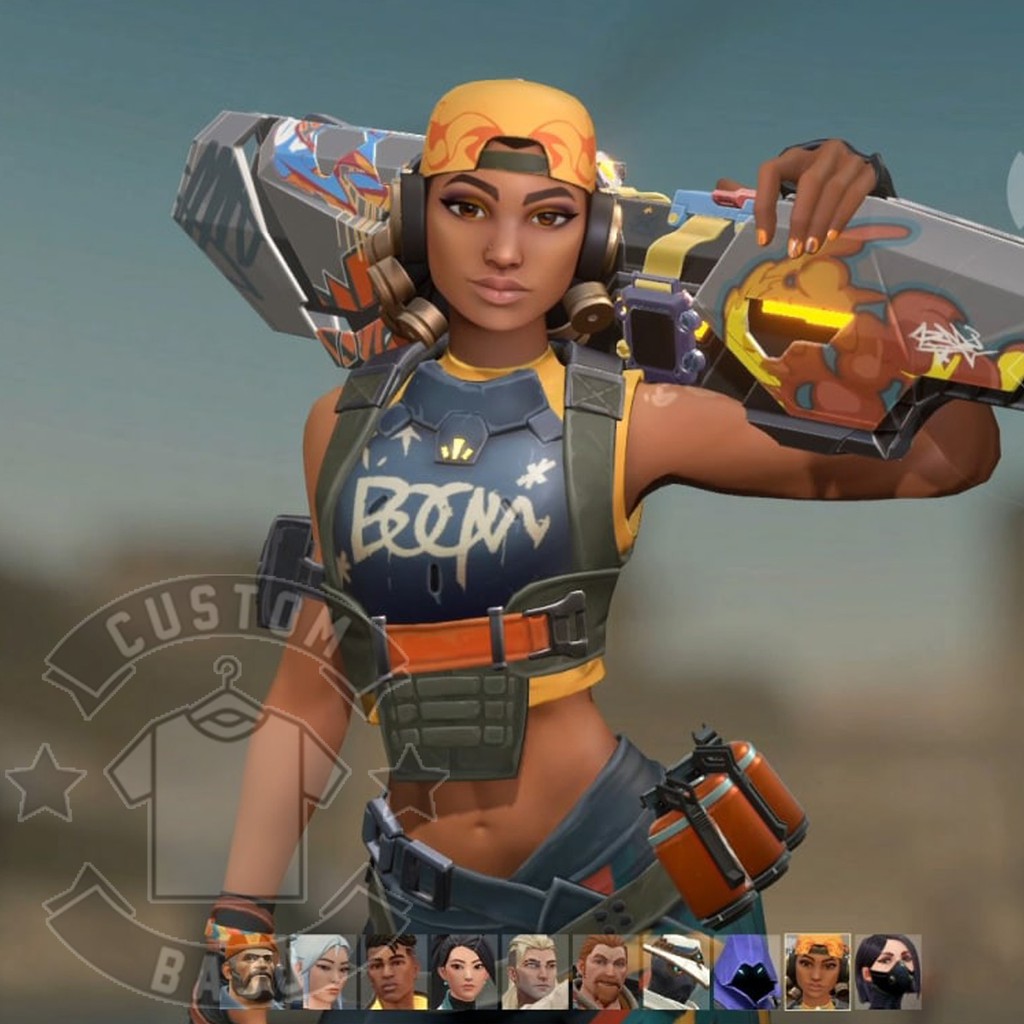The width and height of the screenshot is (1024, 1024).
Task: Choose Viper with the black mask
Action: click(888, 972)
